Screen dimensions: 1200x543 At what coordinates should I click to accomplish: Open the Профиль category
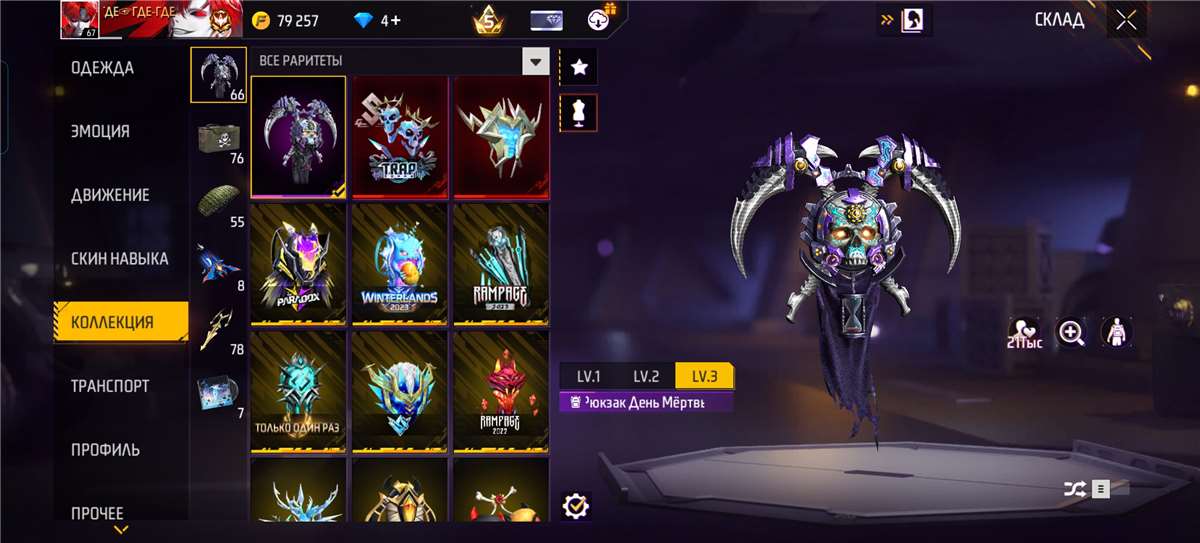(x=105, y=449)
